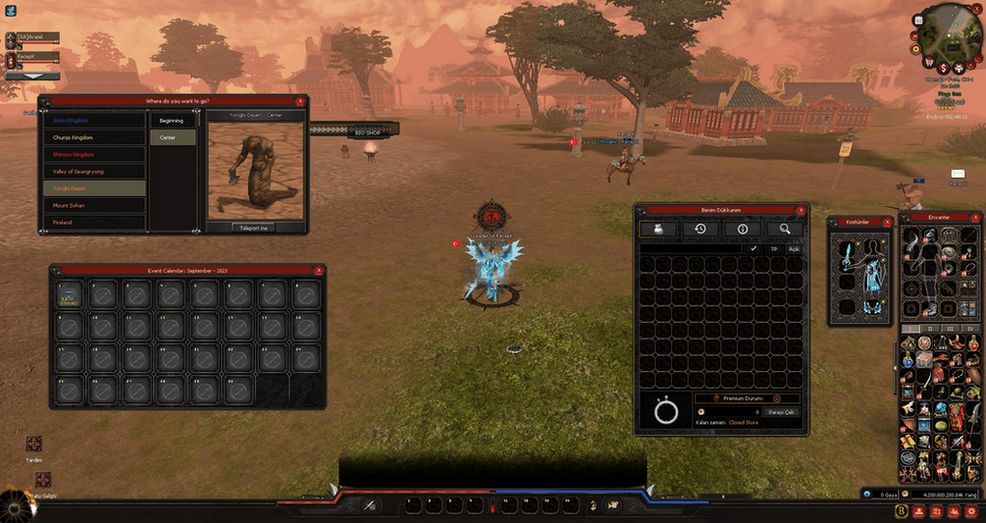The width and height of the screenshot is (986, 523).
Task: Choose Valley of Seungryong from list
Action: [94, 171]
